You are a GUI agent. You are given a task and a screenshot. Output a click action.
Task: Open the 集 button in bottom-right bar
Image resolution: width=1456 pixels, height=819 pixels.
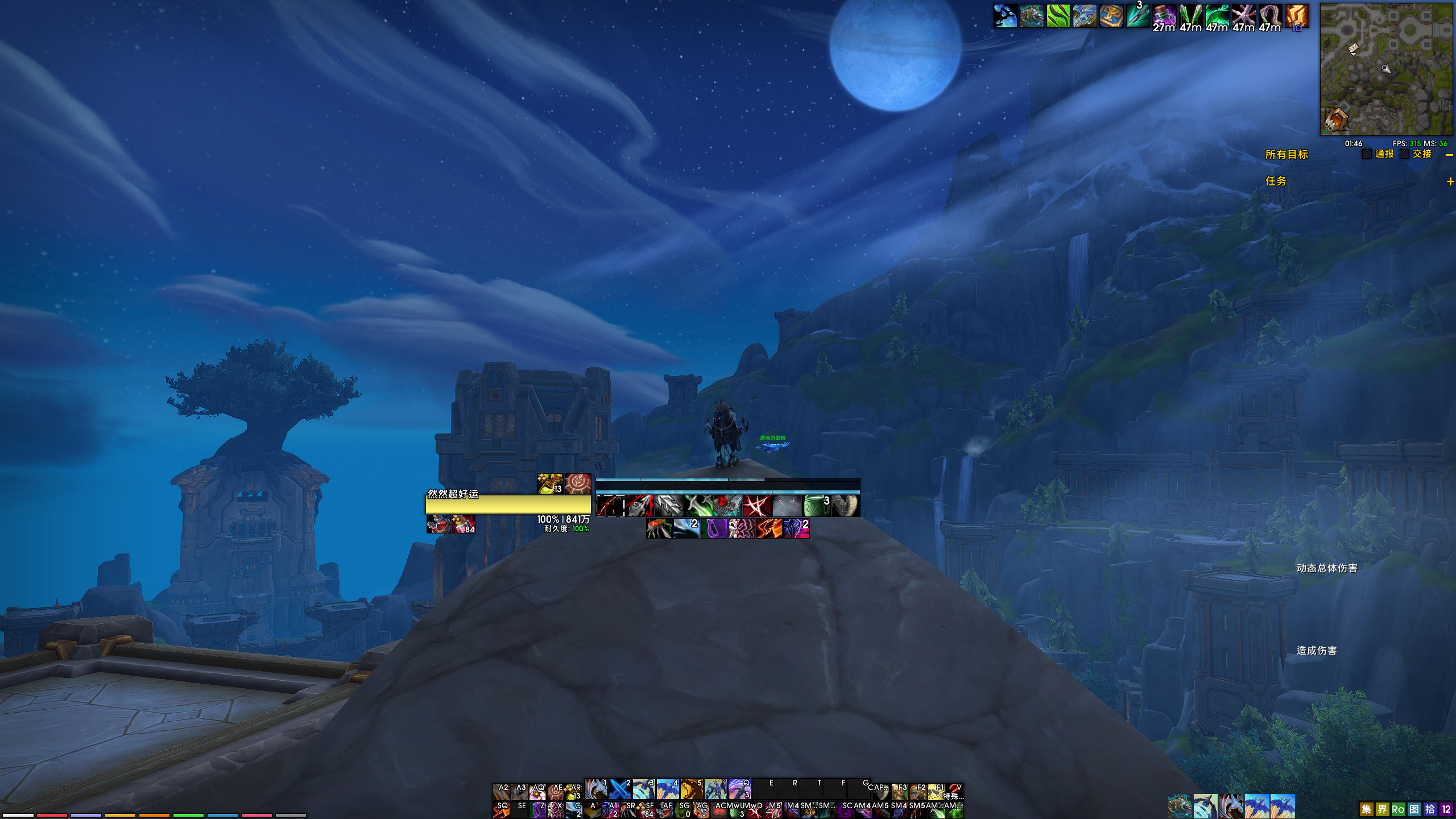(1366, 809)
